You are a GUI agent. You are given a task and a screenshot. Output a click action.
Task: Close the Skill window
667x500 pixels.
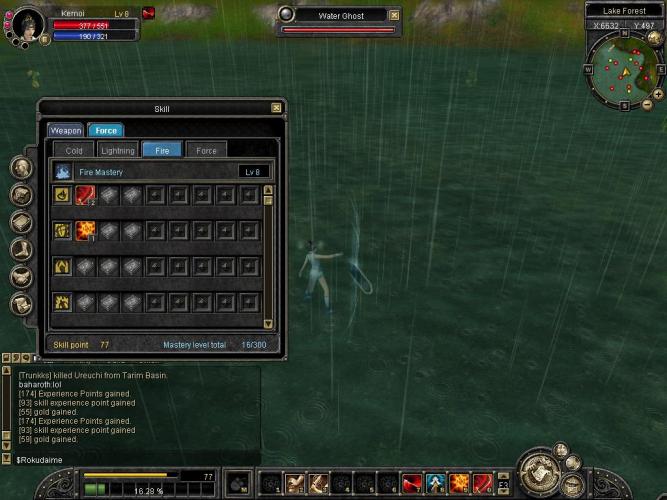276,108
